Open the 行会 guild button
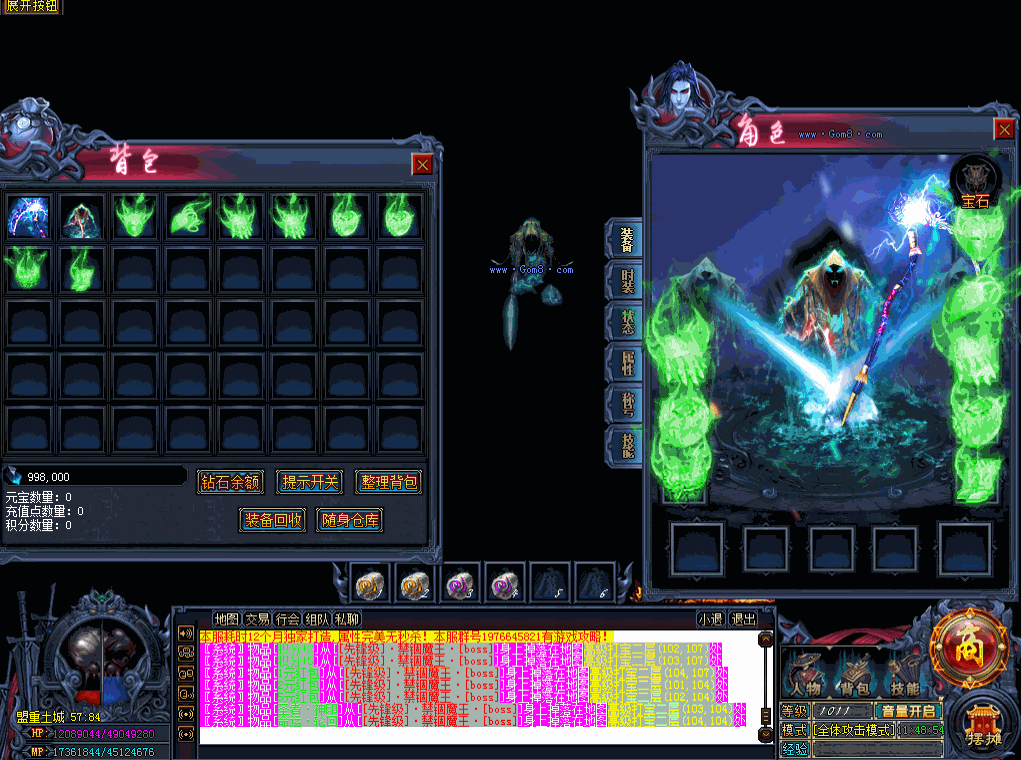 click(x=288, y=619)
